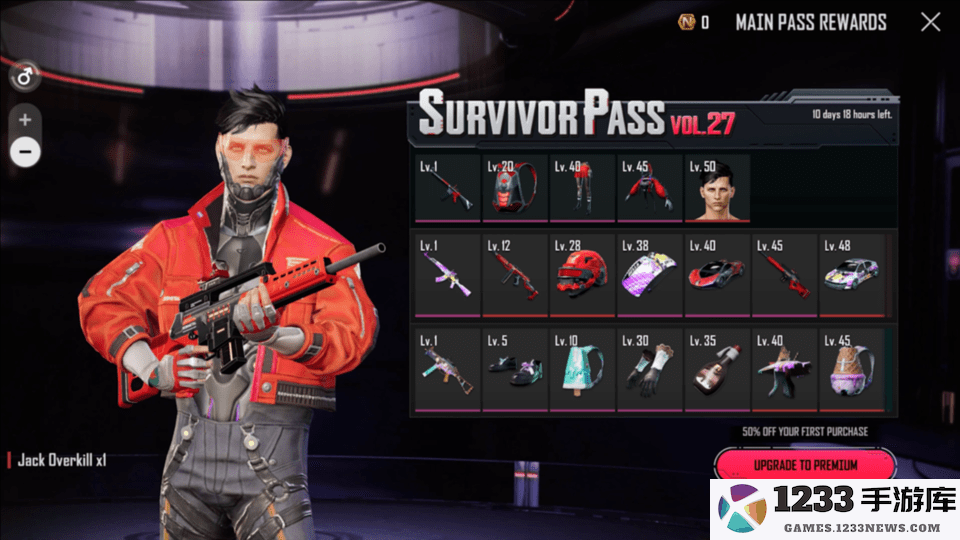Toggle the character gender icon

click(24, 75)
